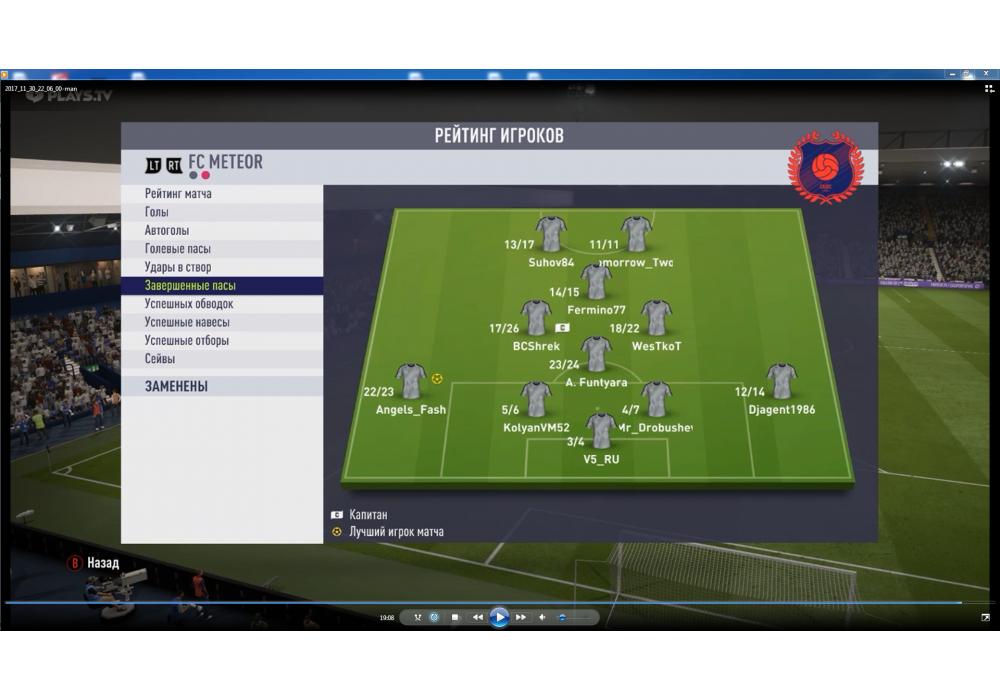This screenshot has width=1000, height=700.
Task: Open the ЗАМЕНЕНЫ substitutes section
Action: [176, 386]
